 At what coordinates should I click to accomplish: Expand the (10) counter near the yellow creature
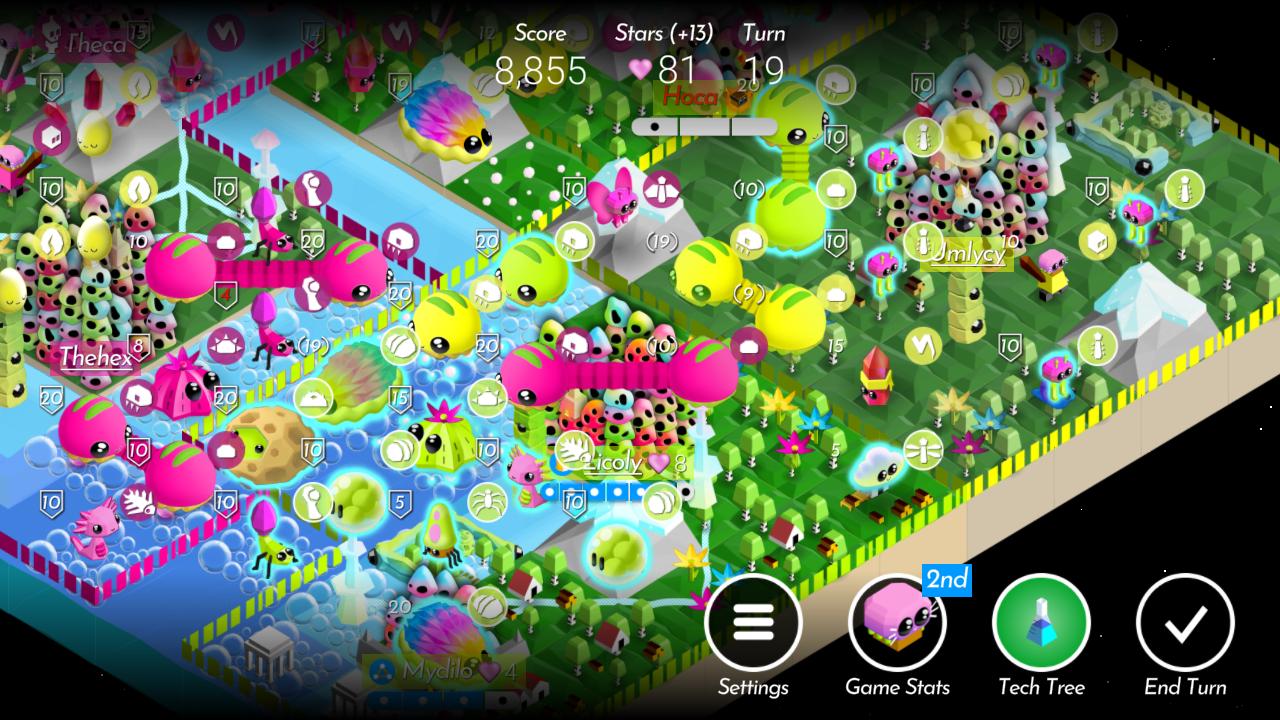click(750, 189)
